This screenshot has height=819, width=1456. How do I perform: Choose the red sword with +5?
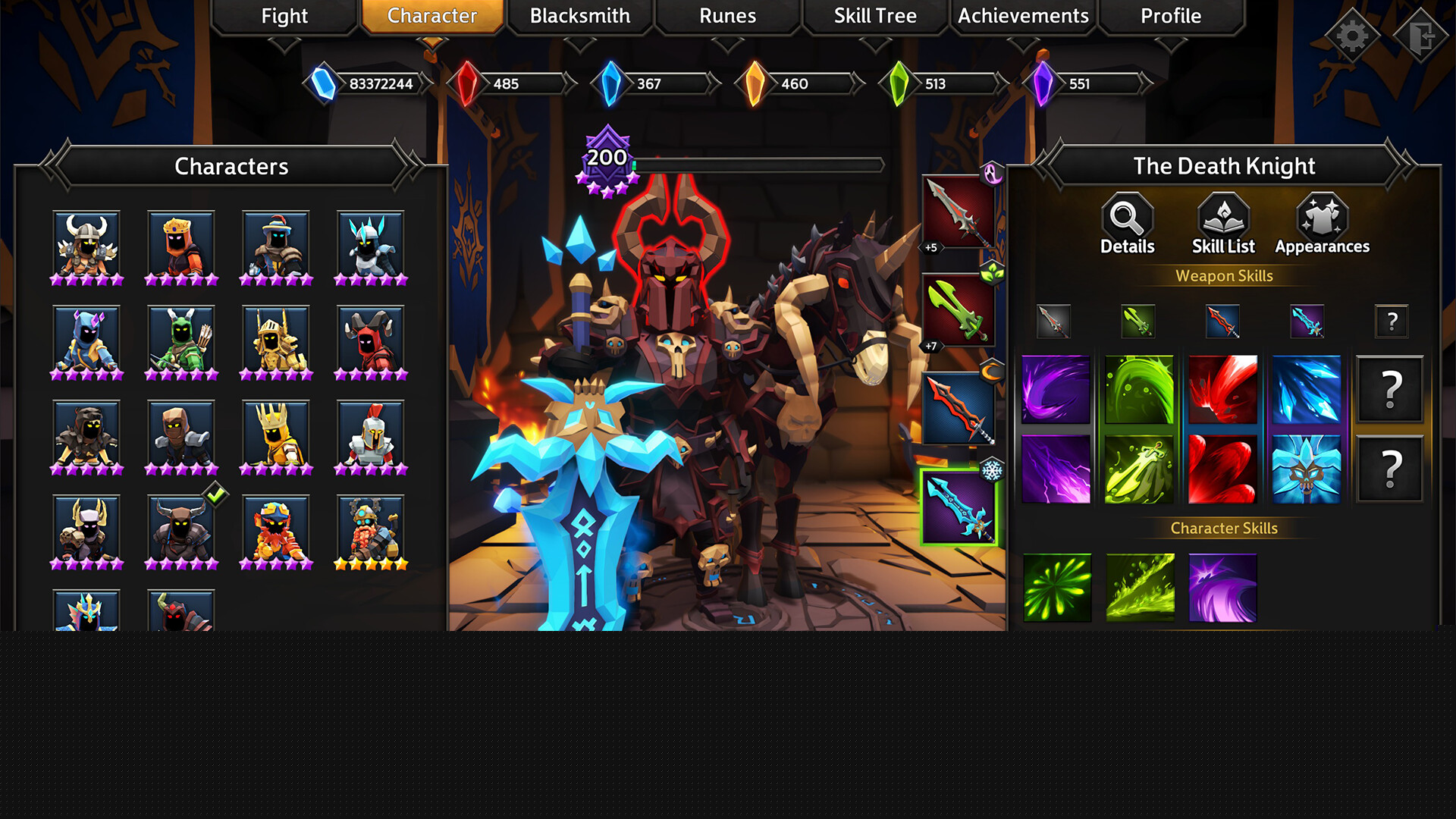[x=959, y=214]
